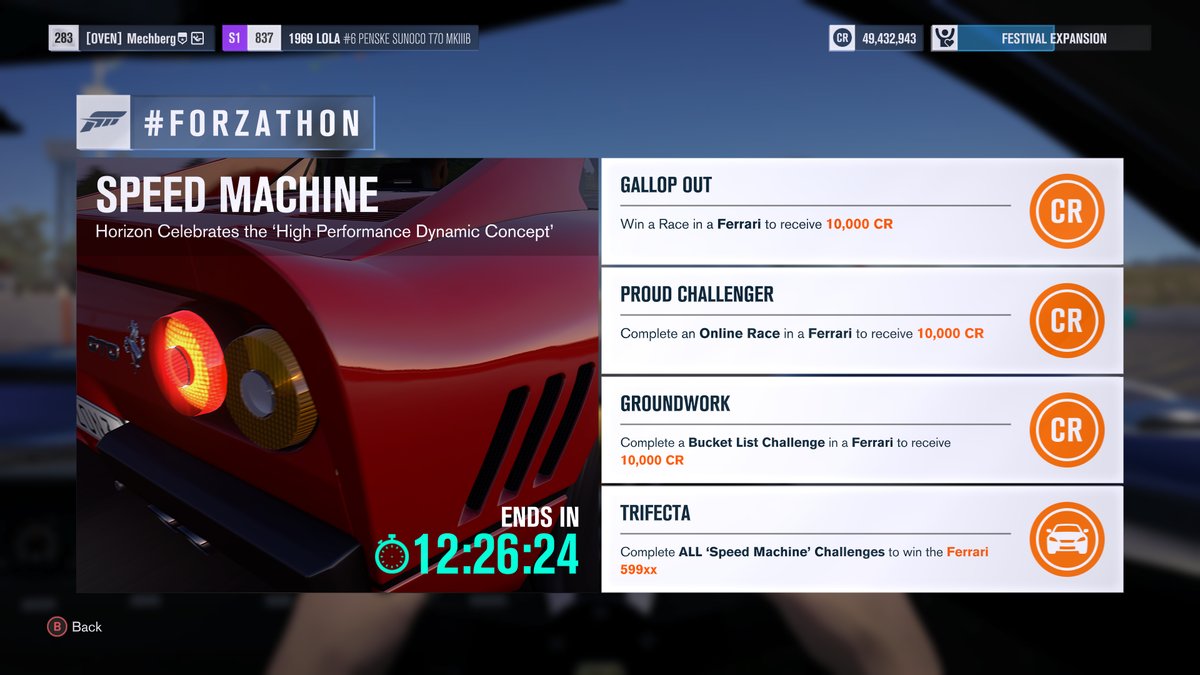Click the Speed Machine event image

(337, 400)
